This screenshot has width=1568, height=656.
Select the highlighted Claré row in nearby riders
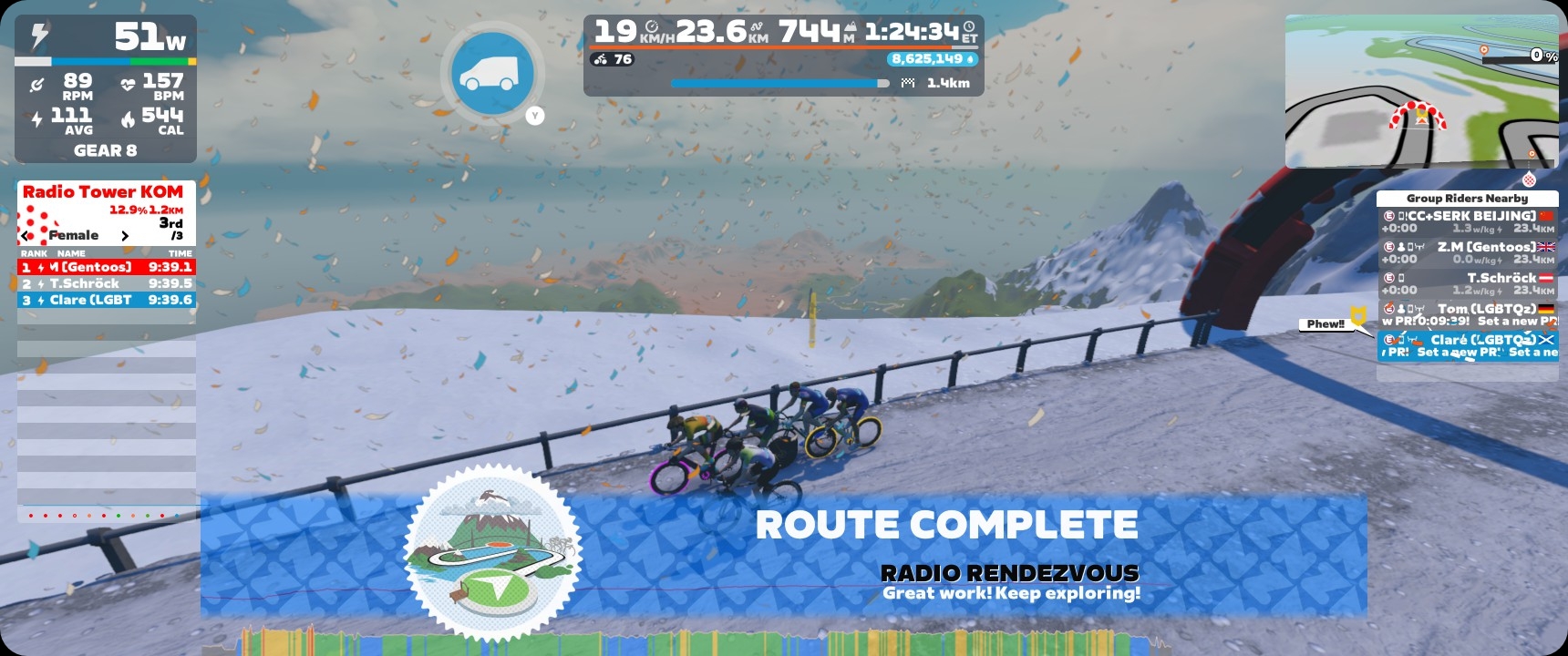pos(1467,346)
